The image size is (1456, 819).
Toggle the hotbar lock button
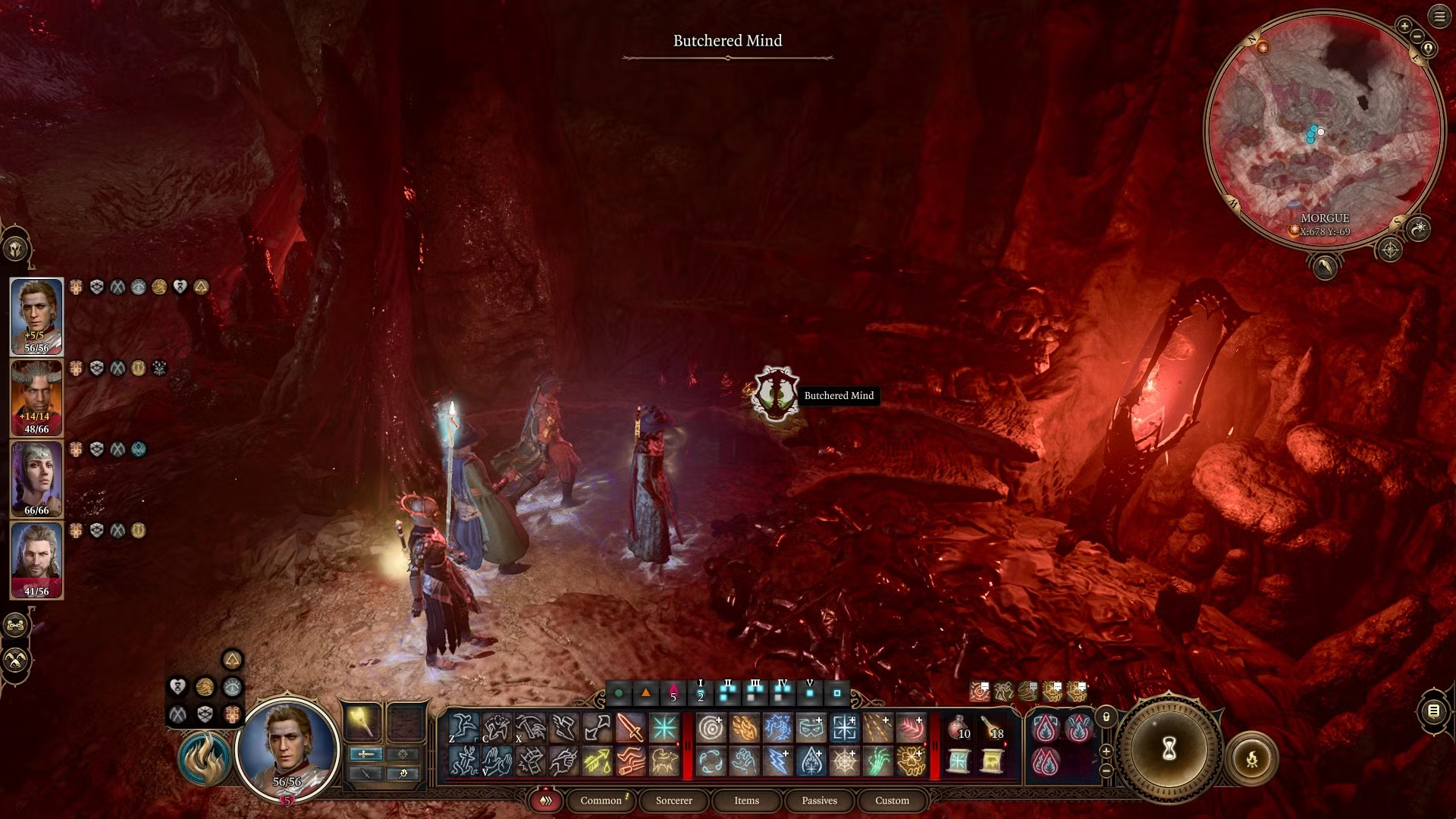(1106, 717)
